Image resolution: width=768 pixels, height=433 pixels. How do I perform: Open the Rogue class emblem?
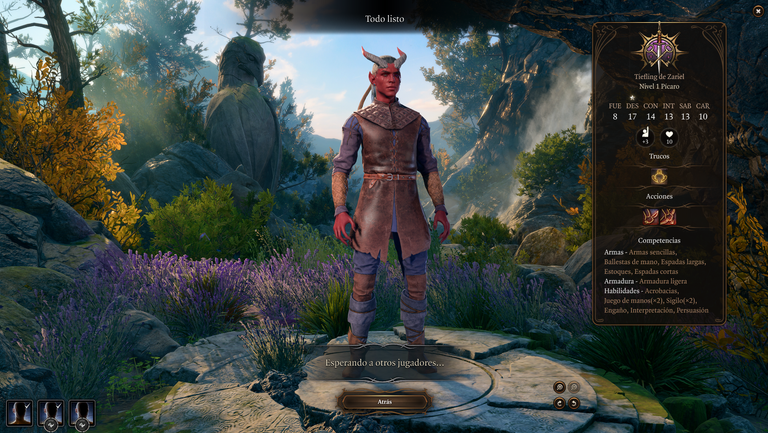click(x=659, y=48)
